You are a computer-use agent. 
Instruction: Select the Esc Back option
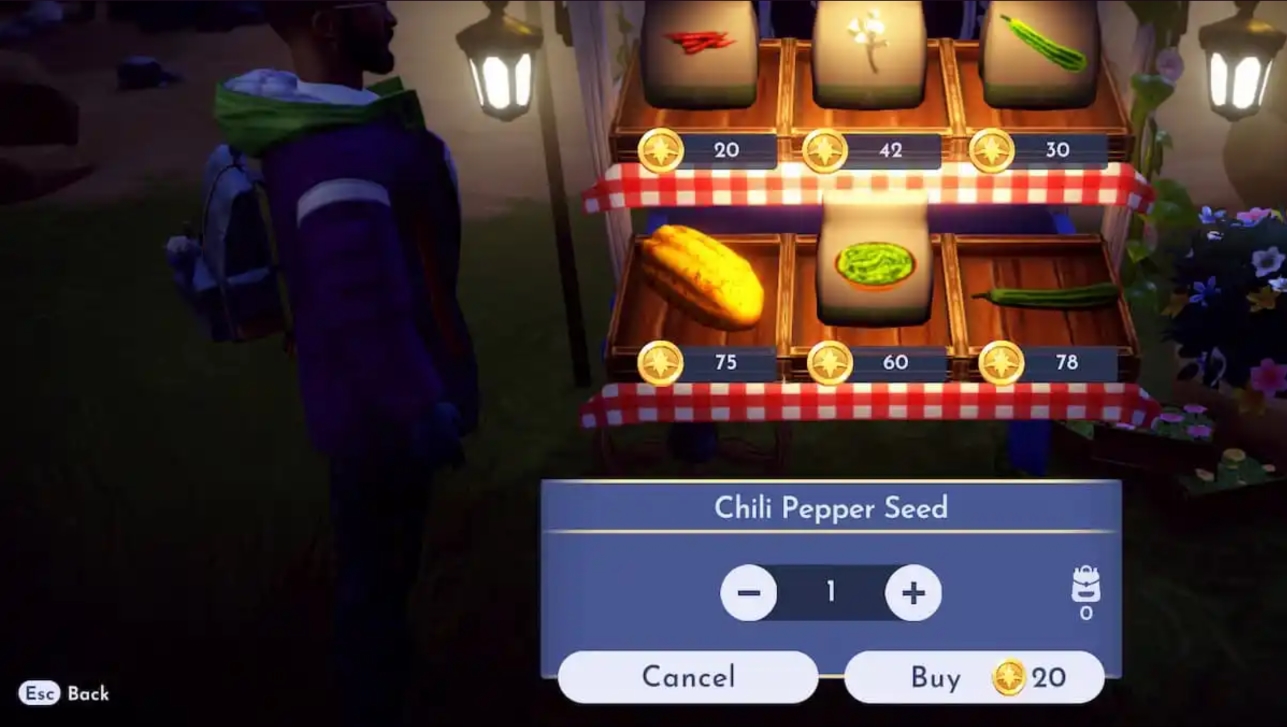[x=62, y=693]
